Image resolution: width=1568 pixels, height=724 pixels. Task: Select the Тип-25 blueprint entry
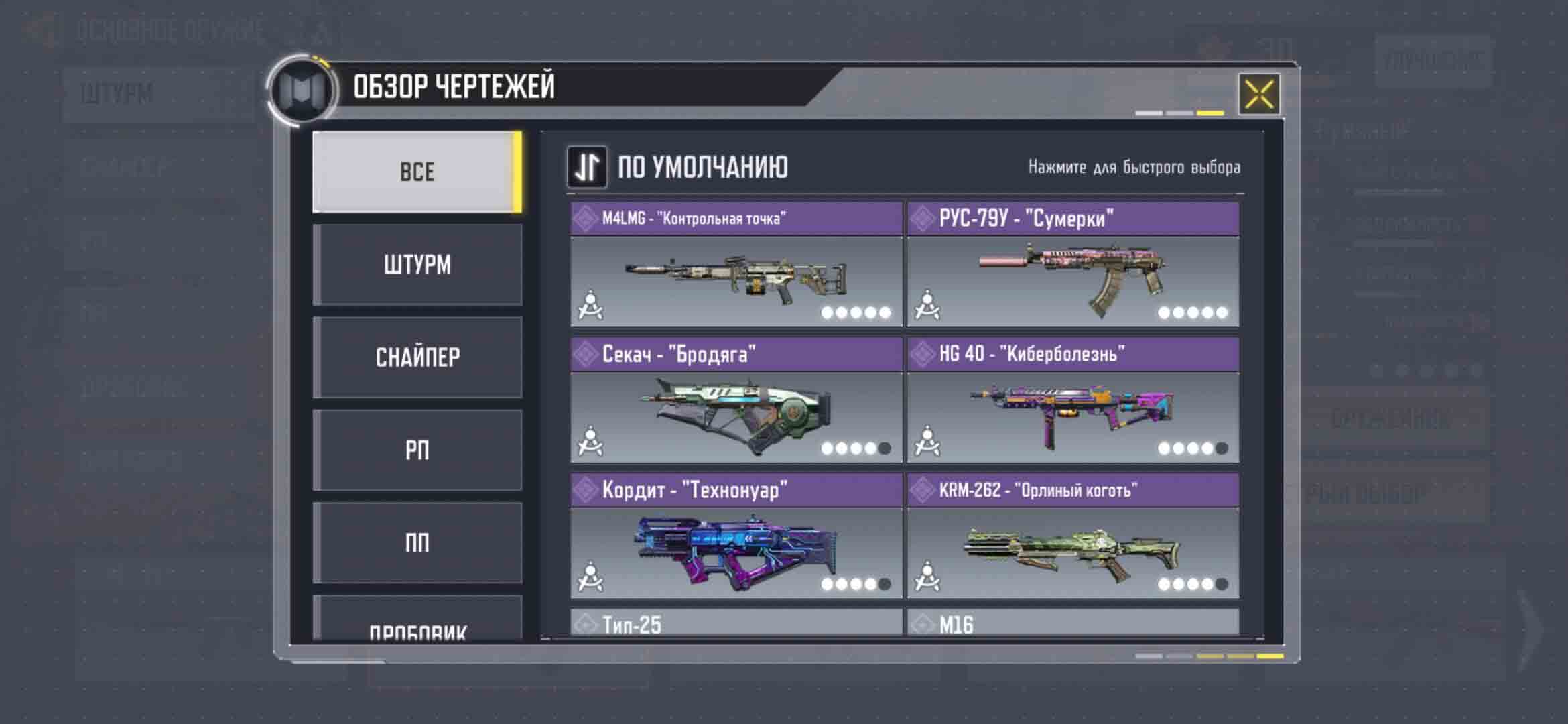(736, 623)
